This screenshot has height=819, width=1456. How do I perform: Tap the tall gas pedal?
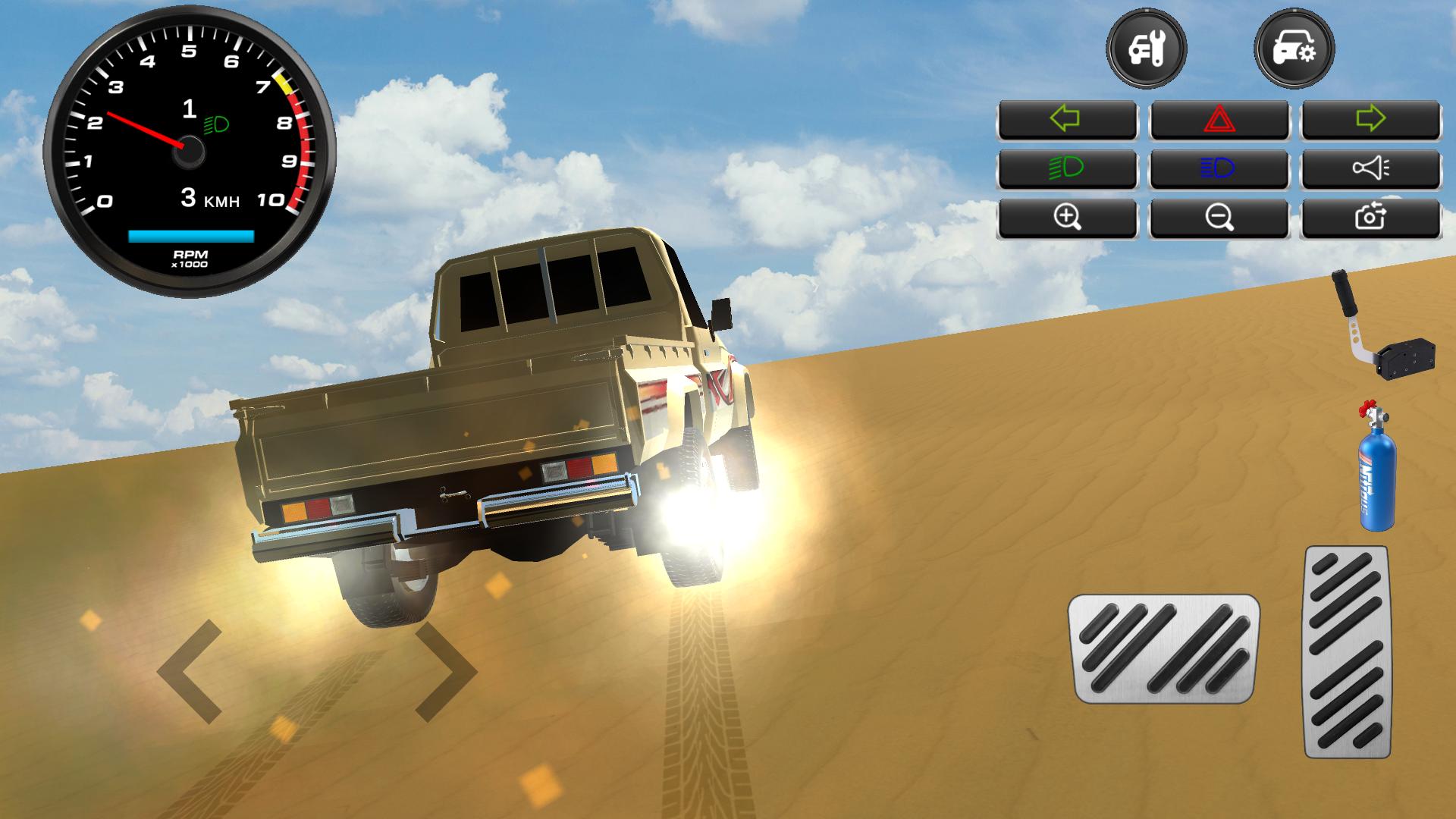coord(1347,651)
